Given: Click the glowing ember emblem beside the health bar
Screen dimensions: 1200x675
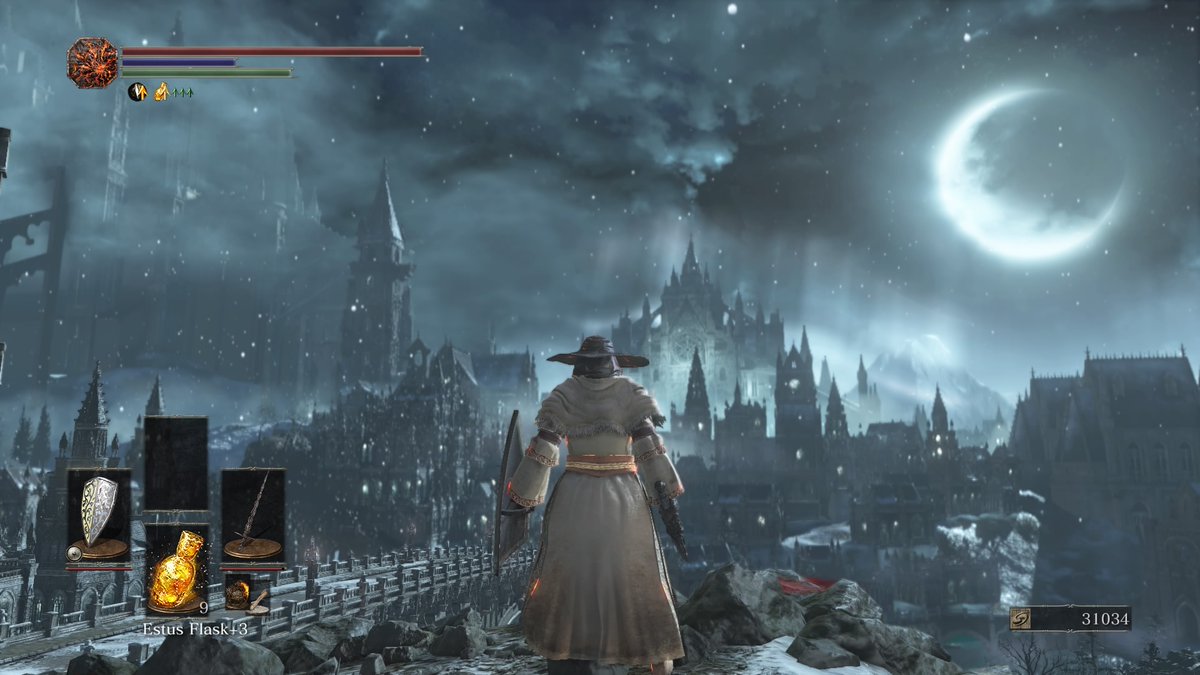Looking at the screenshot, I should (x=93, y=62).
